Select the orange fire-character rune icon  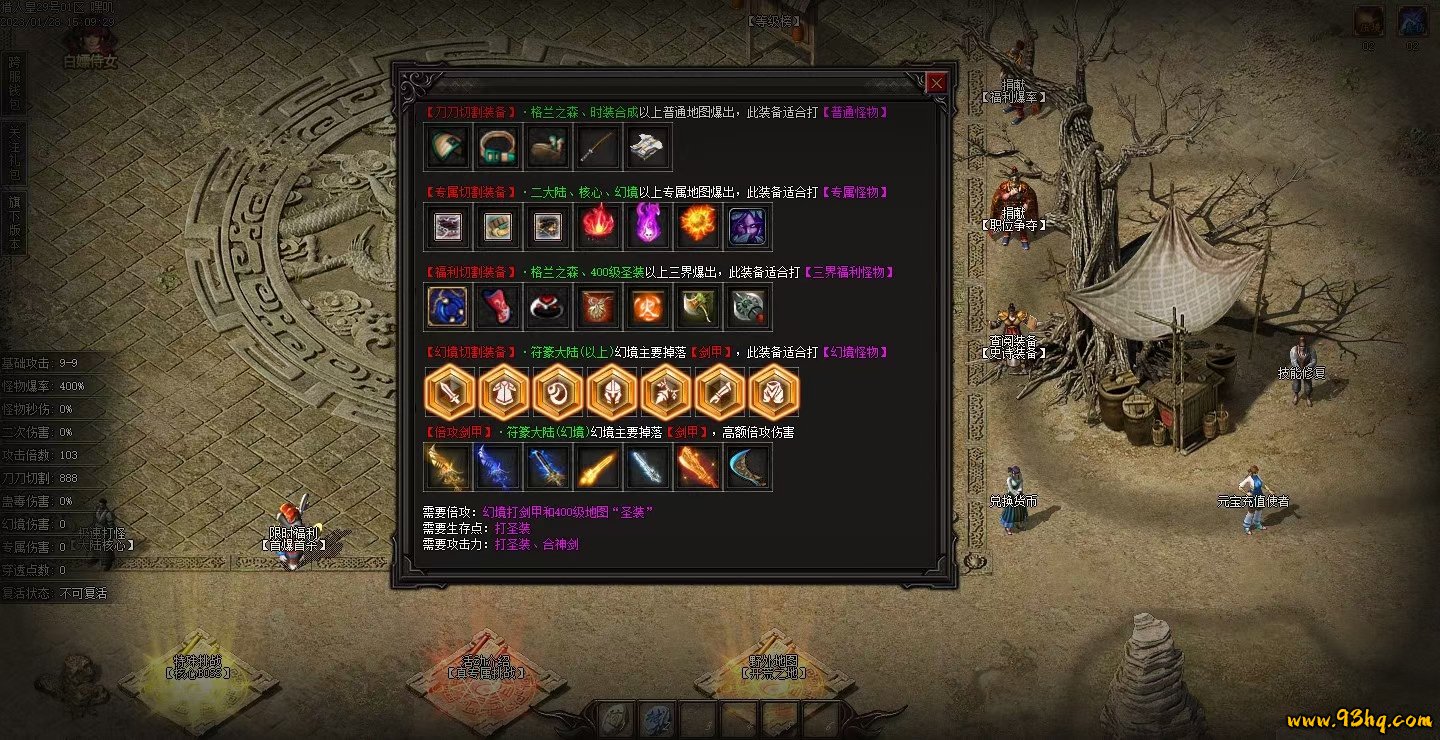pyautogui.click(x=647, y=306)
